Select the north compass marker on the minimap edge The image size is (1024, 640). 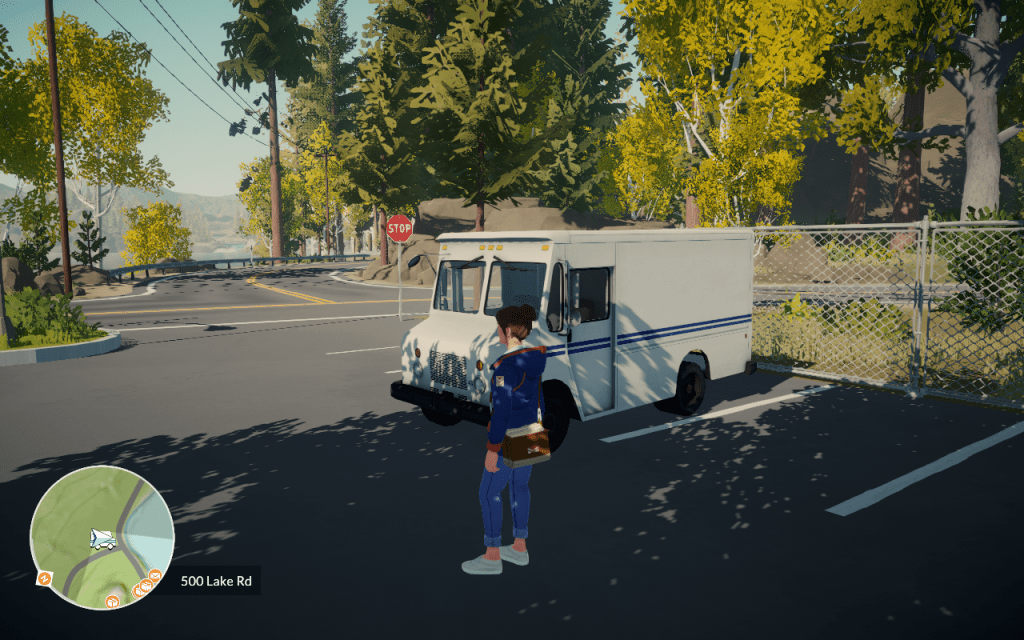click(x=44, y=578)
